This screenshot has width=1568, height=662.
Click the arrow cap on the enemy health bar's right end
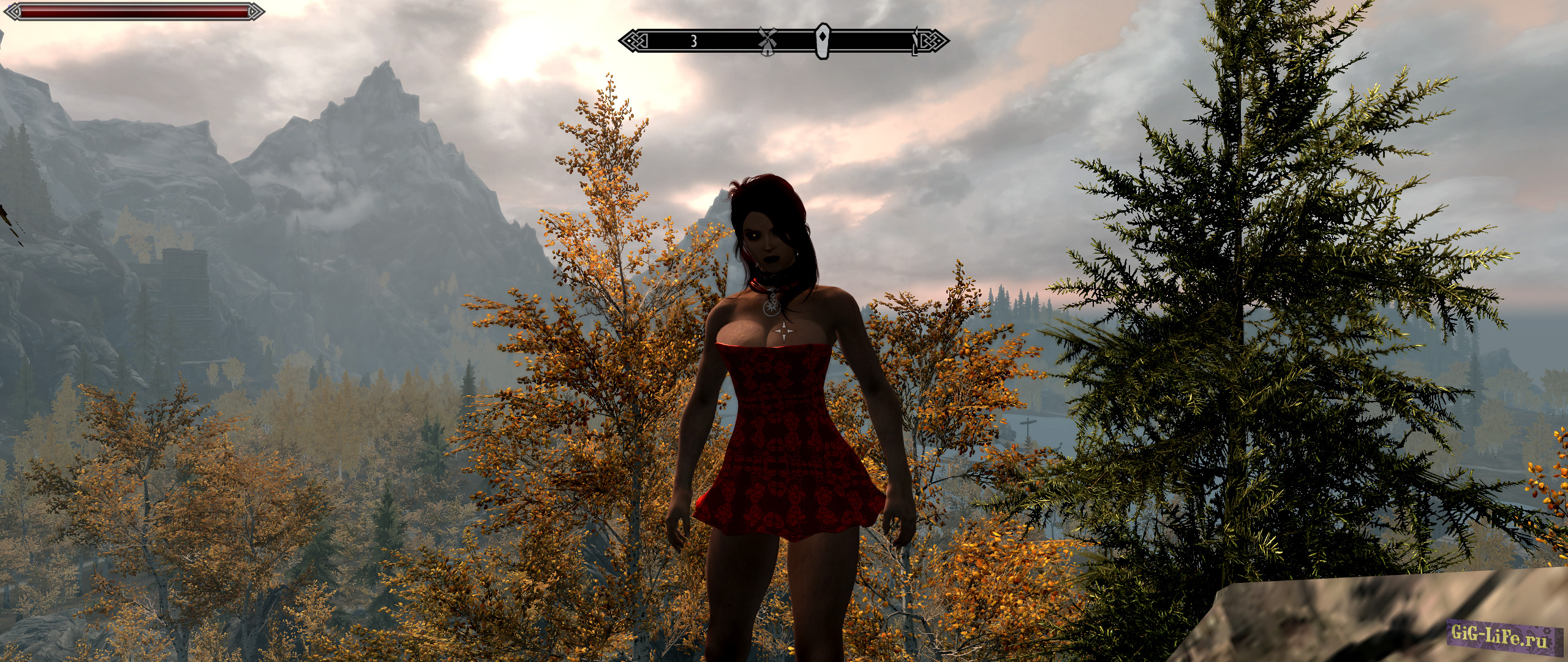251,10
